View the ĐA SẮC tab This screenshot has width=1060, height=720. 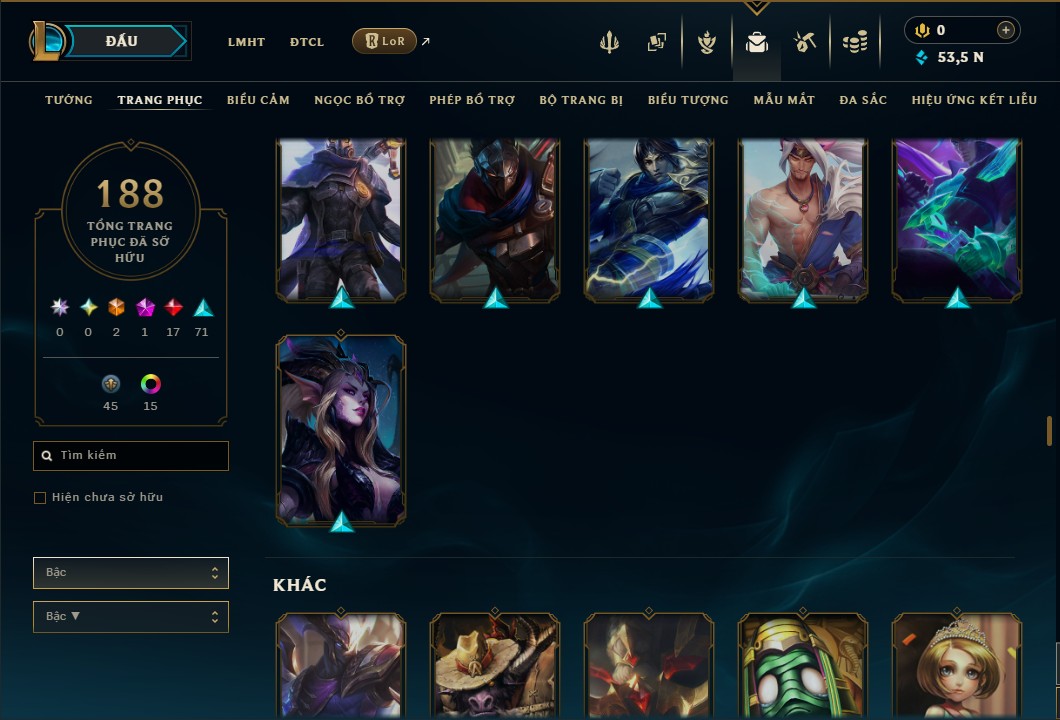pos(863,100)
